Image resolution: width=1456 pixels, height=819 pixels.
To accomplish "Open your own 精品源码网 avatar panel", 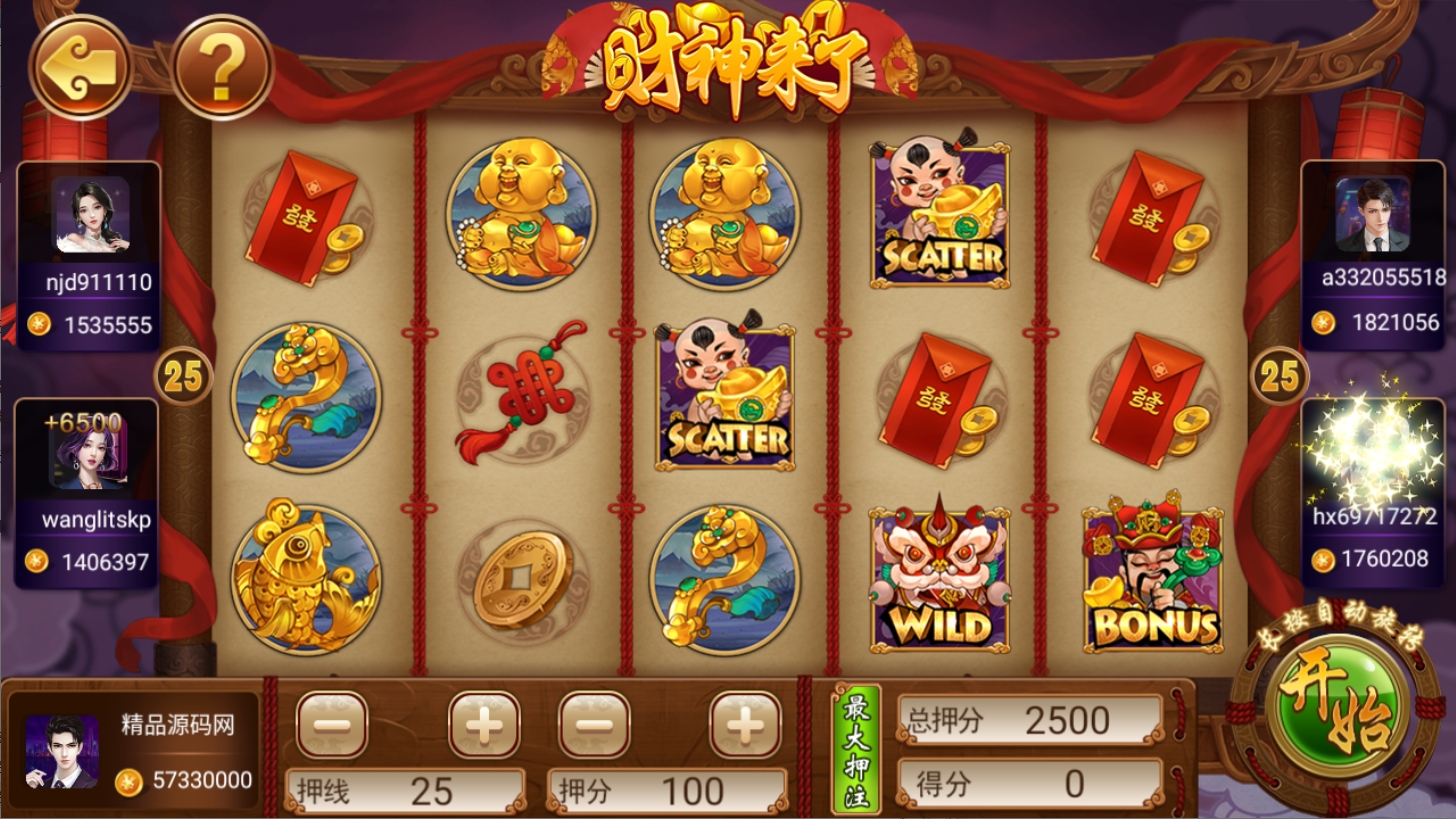I will (x=62, y=751).
